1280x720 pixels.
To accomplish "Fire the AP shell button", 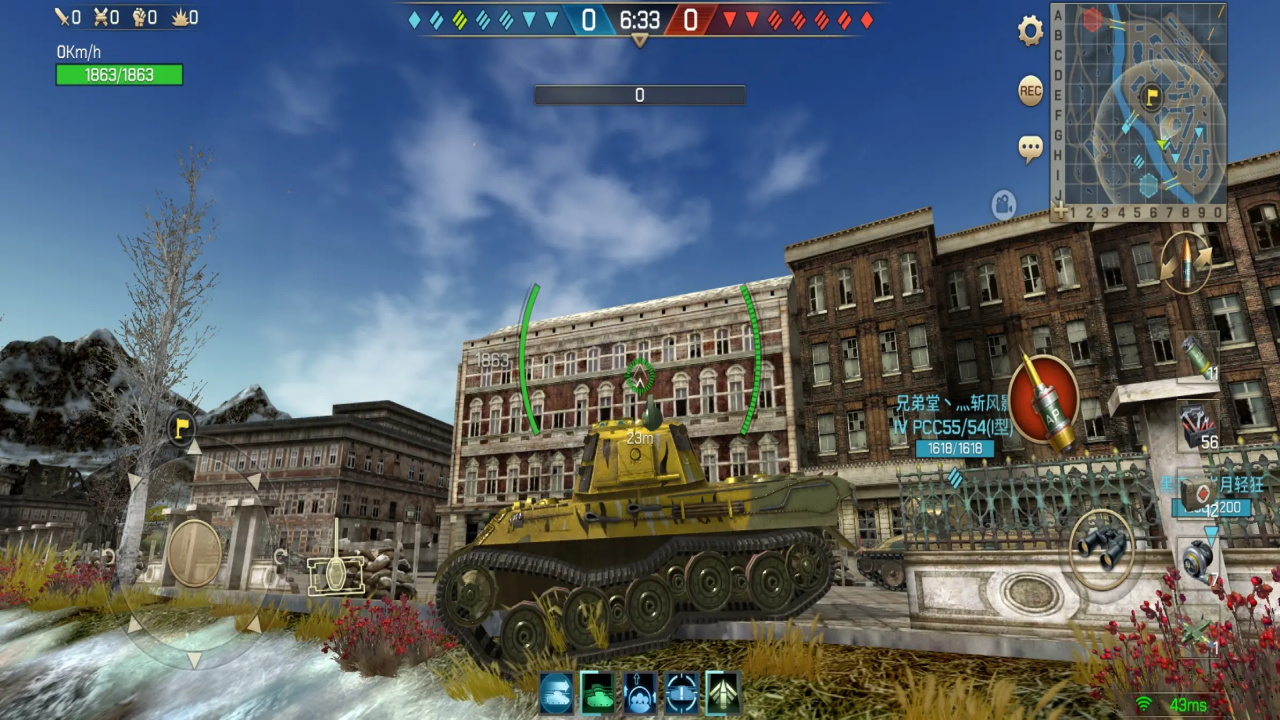I will coord(1043,402).
